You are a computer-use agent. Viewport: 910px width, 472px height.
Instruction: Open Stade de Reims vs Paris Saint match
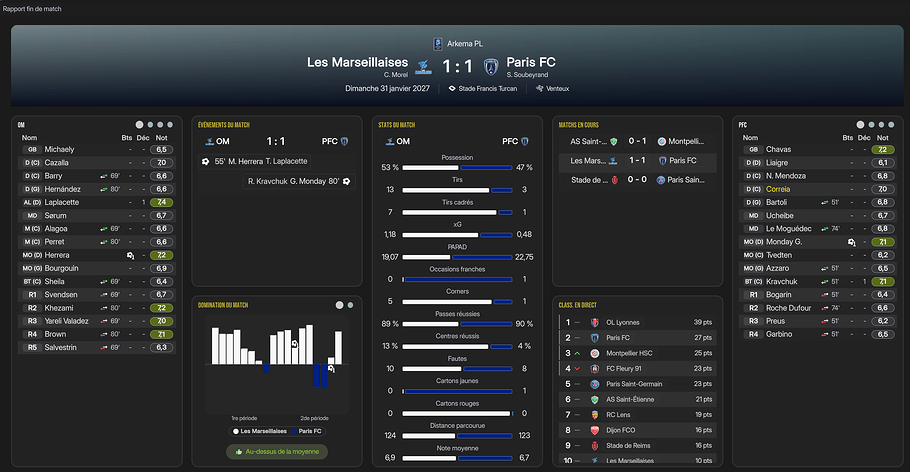(637, 180)
